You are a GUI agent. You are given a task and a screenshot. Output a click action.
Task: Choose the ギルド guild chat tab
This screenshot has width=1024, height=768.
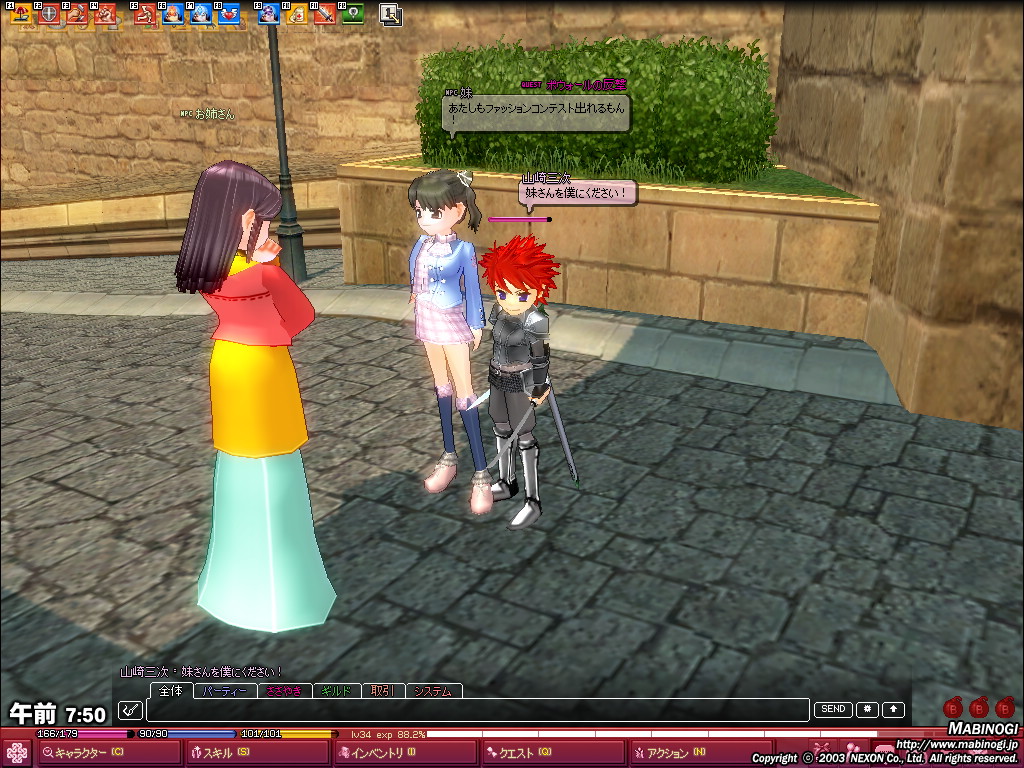click(x=334, y=691)
